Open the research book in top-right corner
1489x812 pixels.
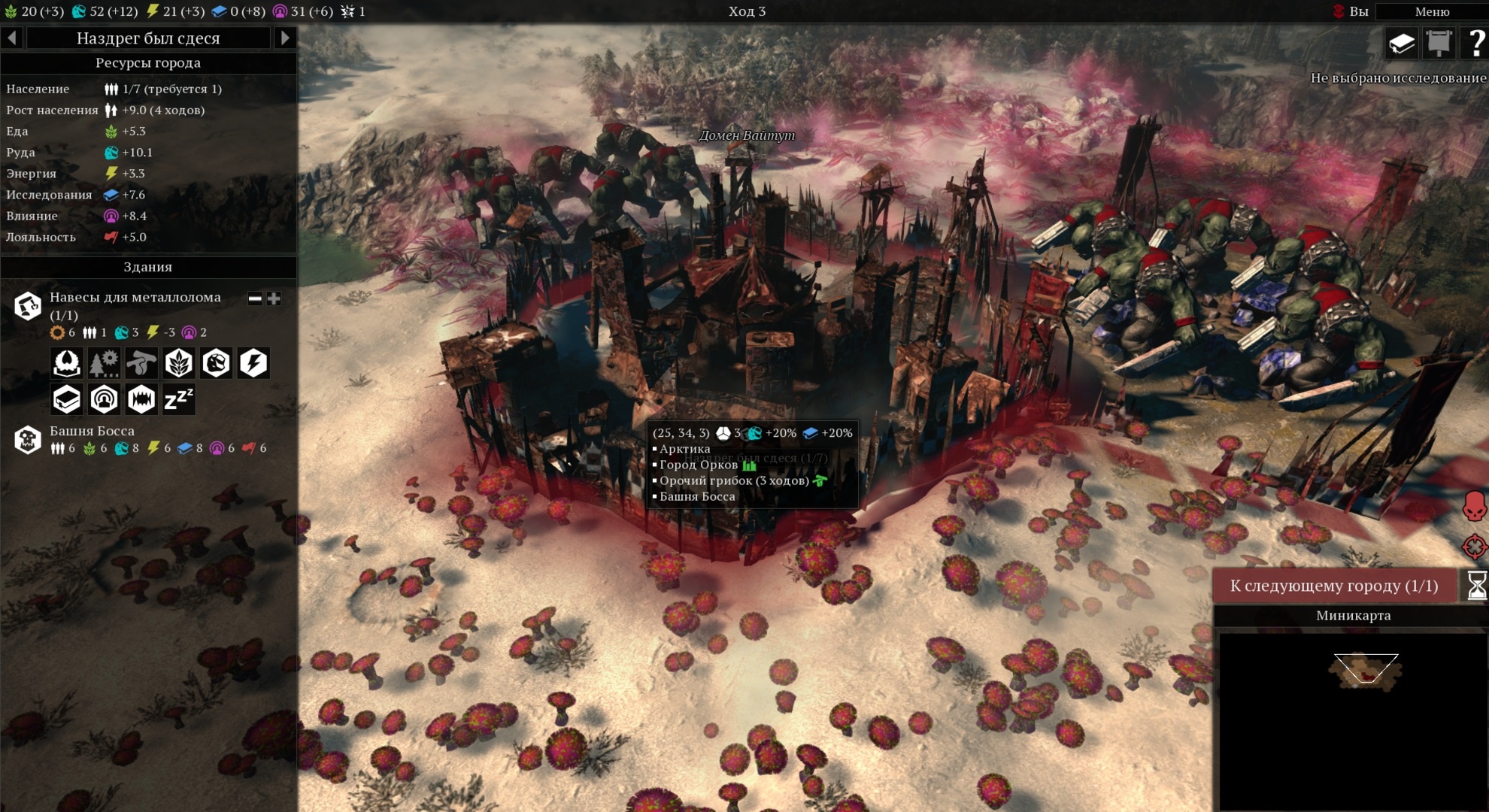coord(1402,44)
